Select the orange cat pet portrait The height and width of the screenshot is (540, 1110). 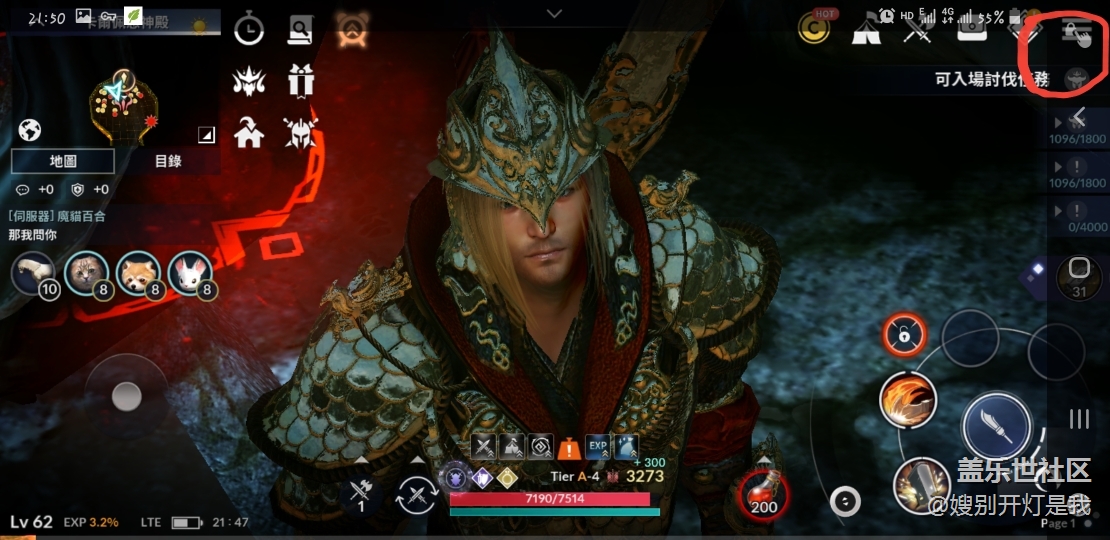coord(86,273)
